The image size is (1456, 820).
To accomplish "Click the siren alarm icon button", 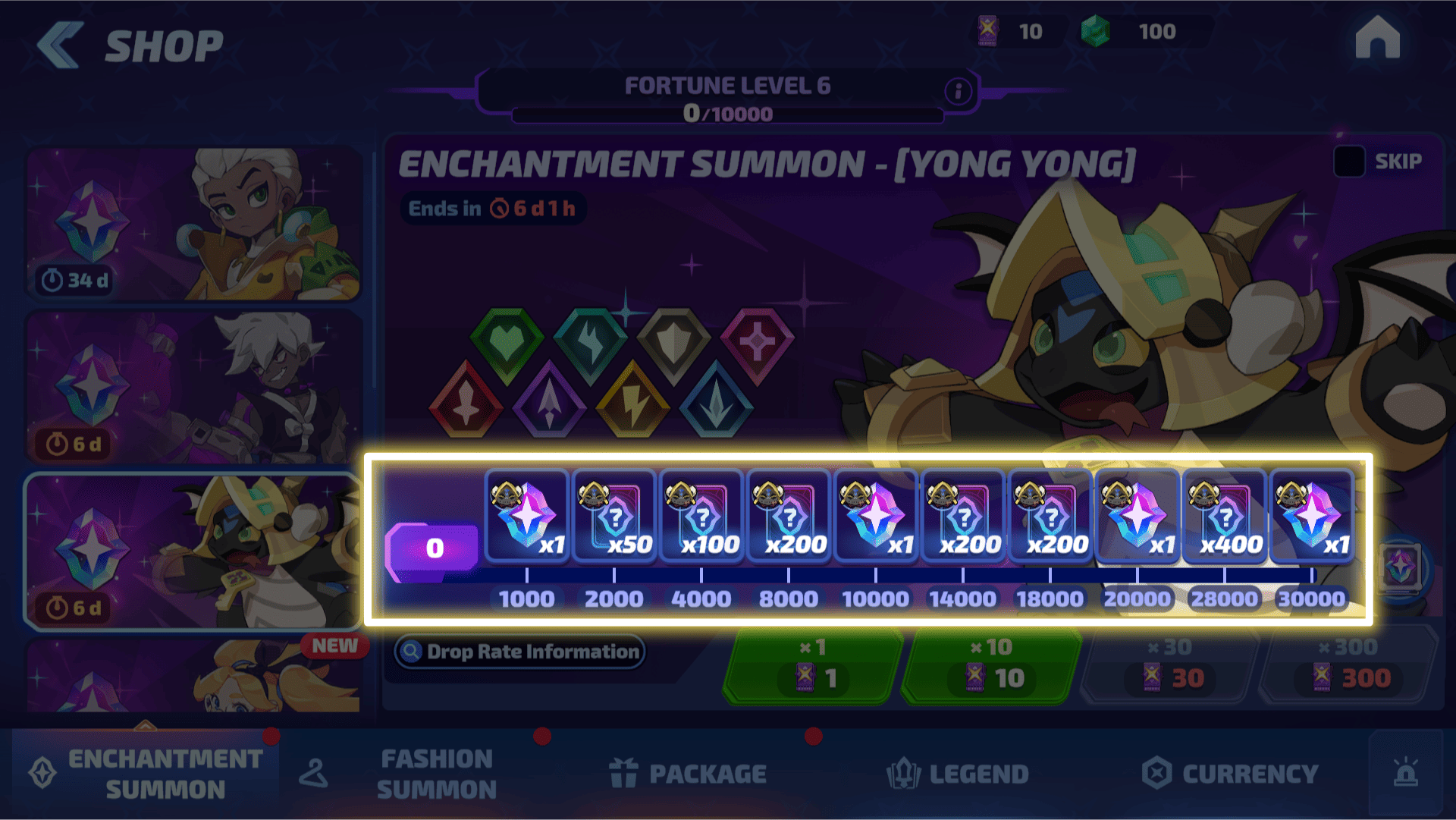I will click(1405, 774).
